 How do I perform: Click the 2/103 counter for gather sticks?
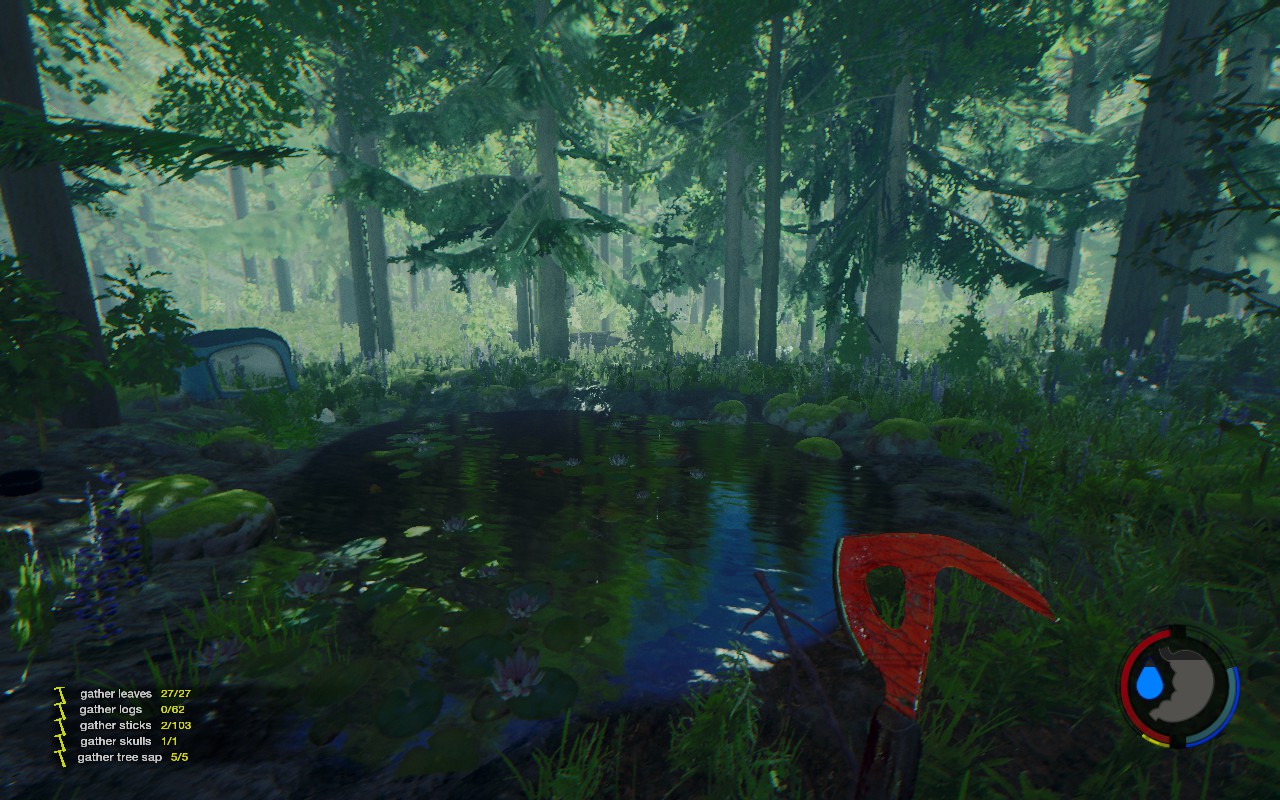(x=176, y=725)
